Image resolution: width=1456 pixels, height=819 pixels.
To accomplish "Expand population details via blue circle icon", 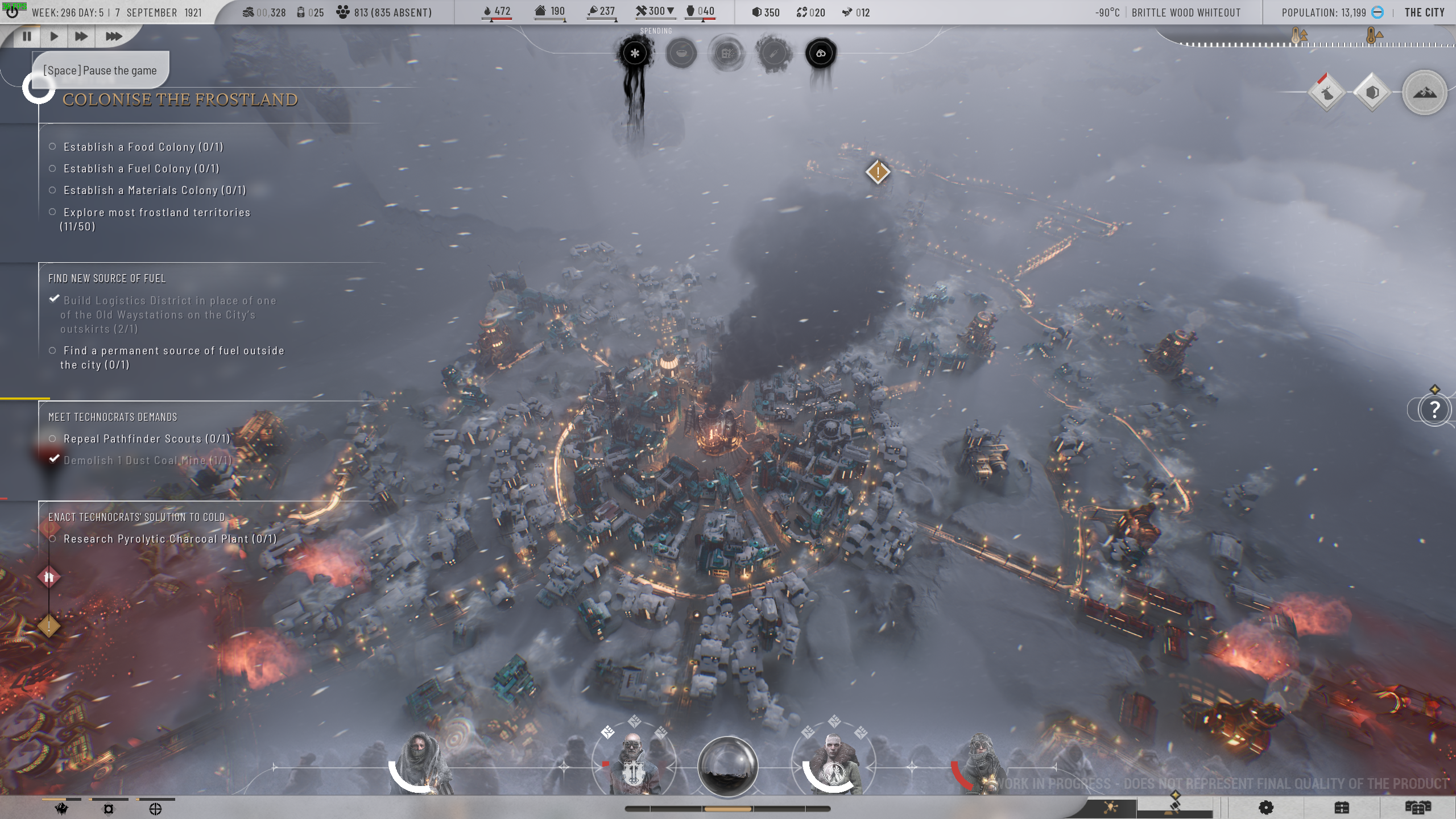I will point(1377,13).
